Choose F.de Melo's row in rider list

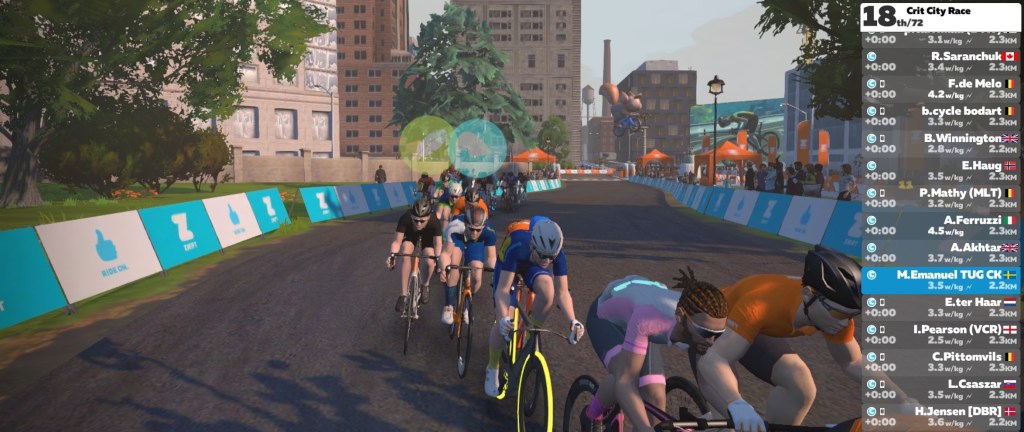click(x=940, y=89)
